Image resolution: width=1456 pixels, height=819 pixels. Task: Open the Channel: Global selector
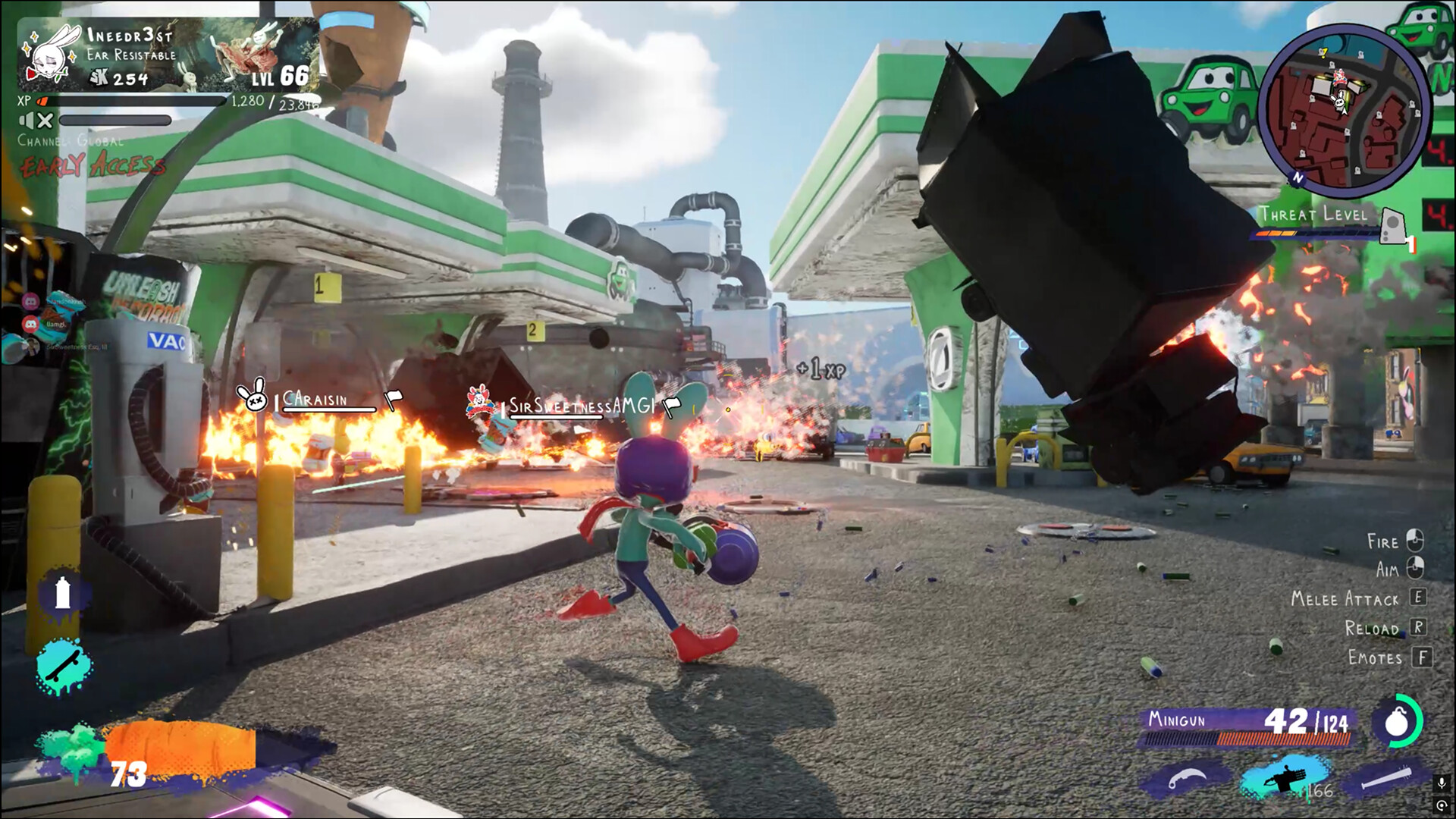(x=71, y=141)
